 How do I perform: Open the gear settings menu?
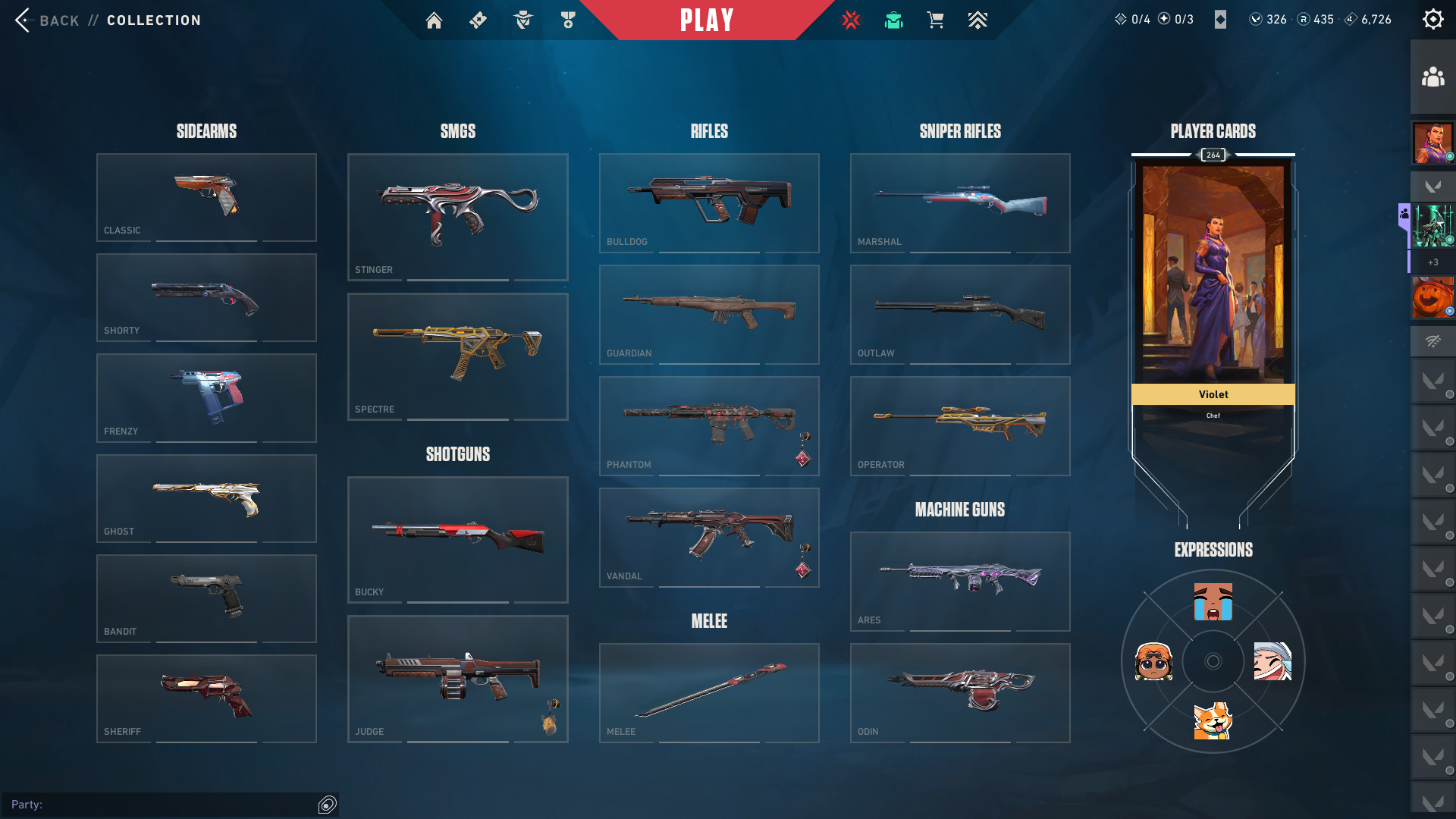tap(1432, 20)
